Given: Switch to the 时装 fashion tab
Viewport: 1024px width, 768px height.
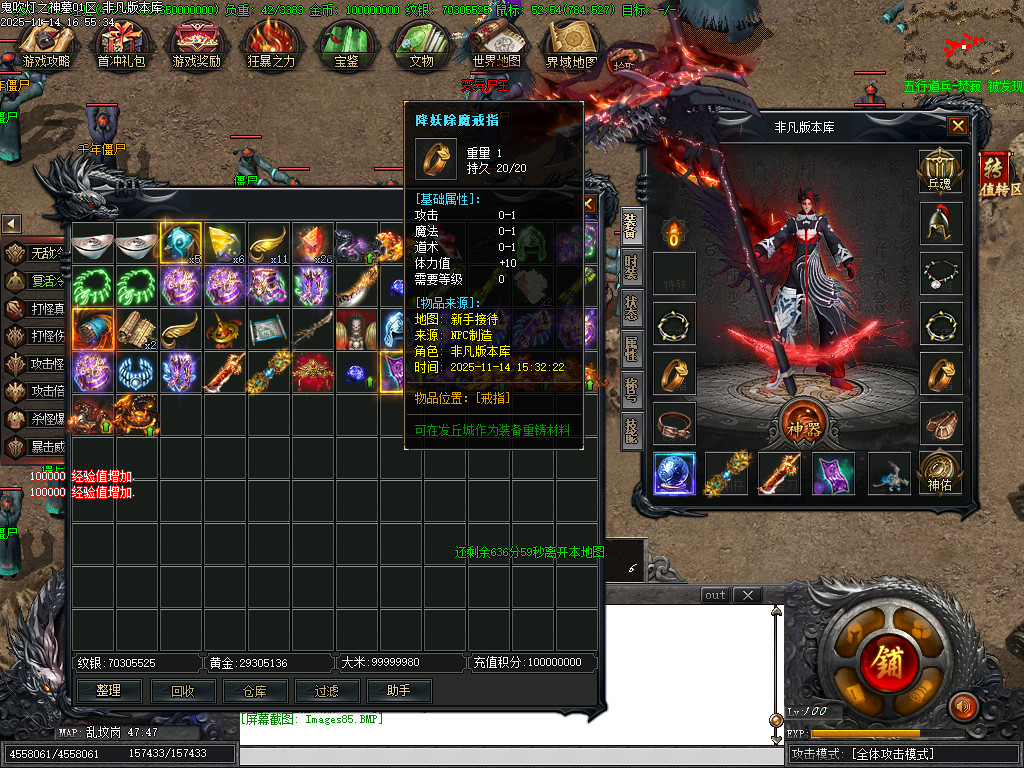Looking at the screenshot, I should (x=631, y=269).
